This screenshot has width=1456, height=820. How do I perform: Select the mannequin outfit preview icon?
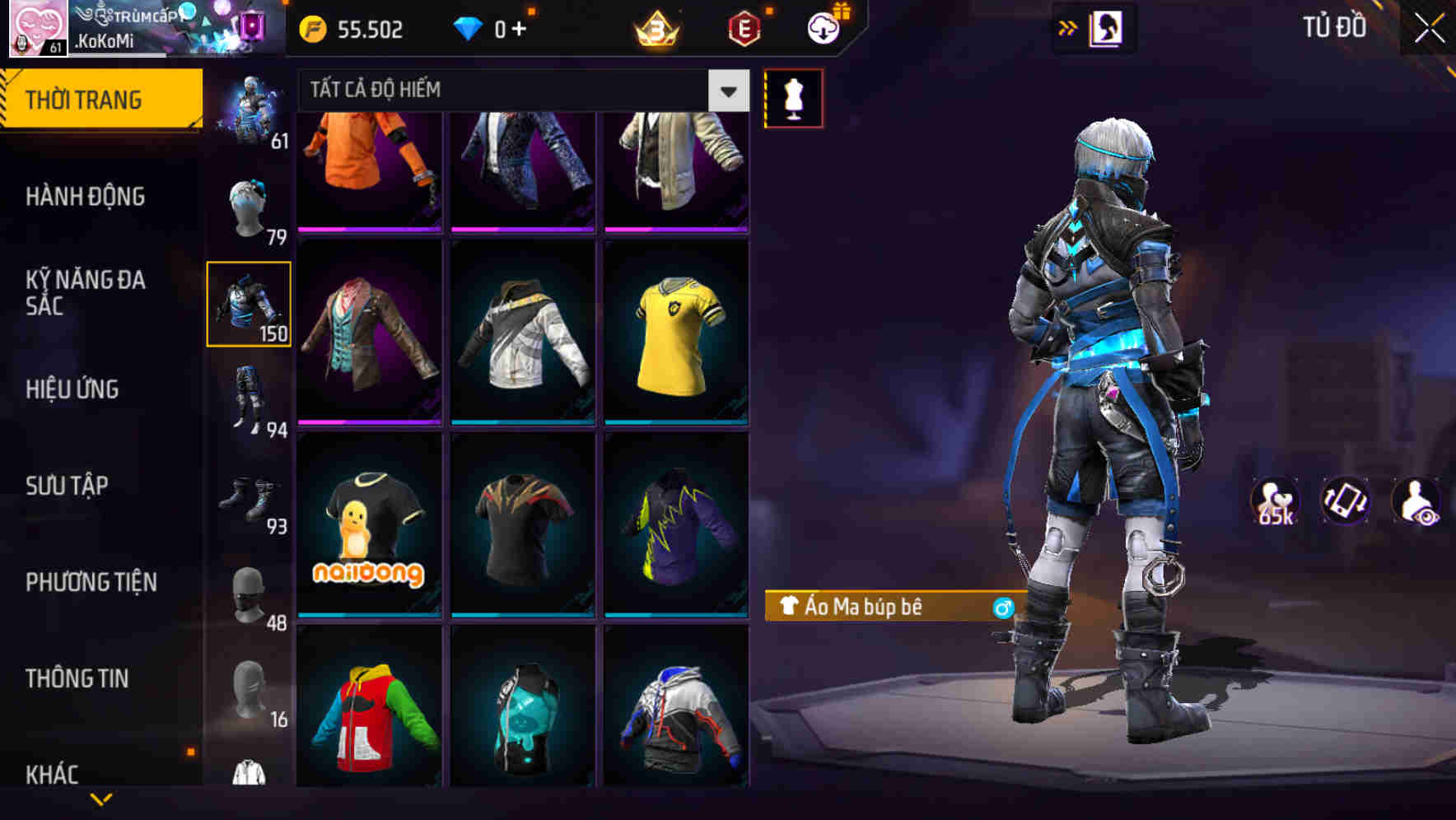(793, 97)
